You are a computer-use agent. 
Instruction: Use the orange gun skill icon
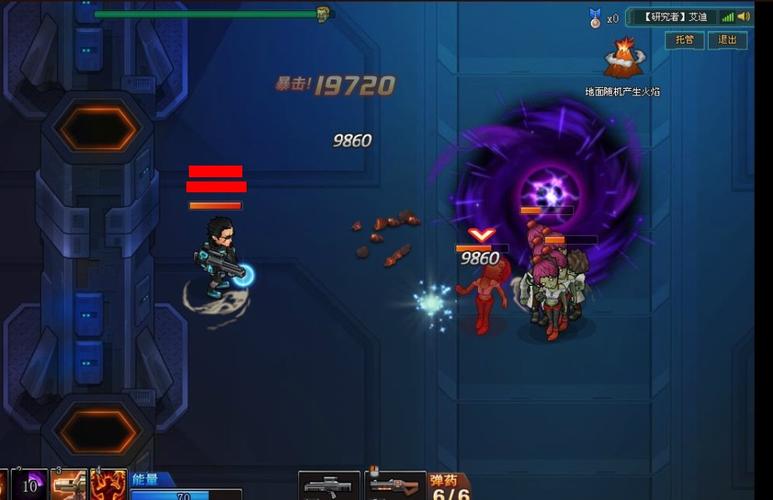pos(68,484)
